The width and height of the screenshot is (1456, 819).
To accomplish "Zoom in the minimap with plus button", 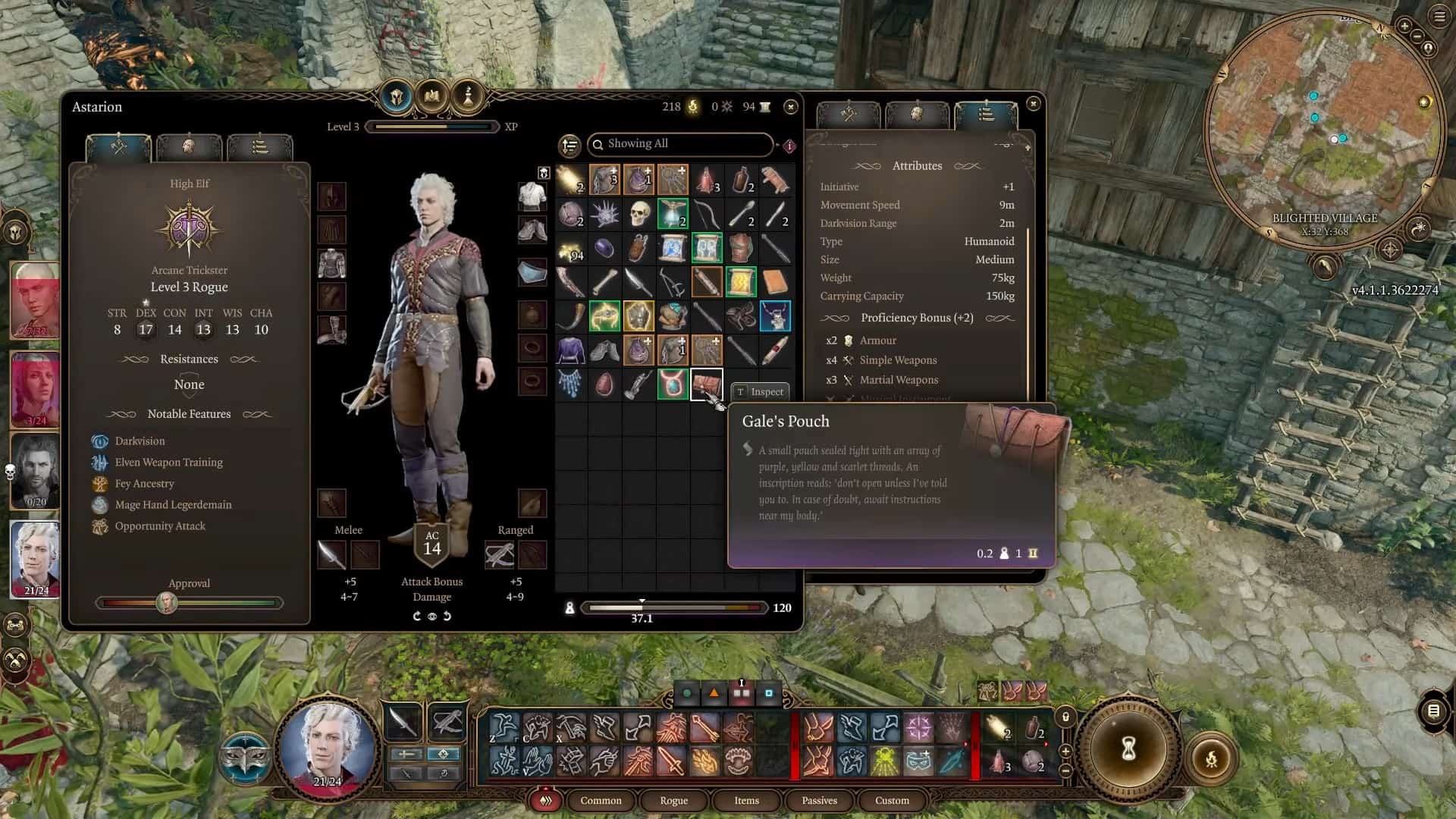I will pos(1404,27).
